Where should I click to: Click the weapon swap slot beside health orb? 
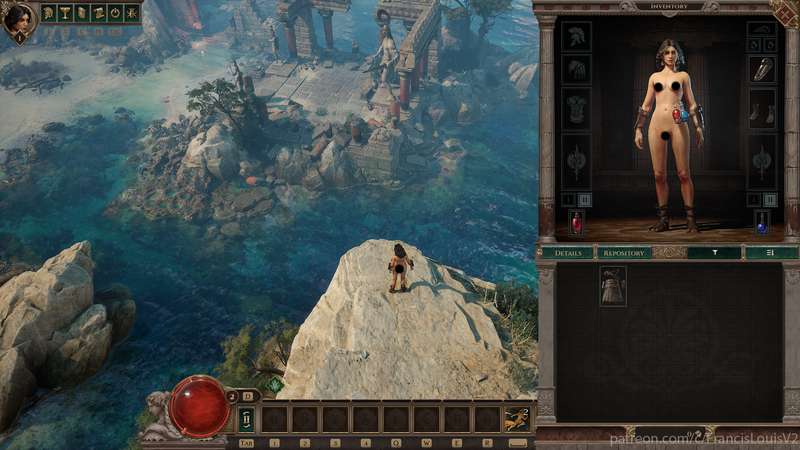coord(246,419)
